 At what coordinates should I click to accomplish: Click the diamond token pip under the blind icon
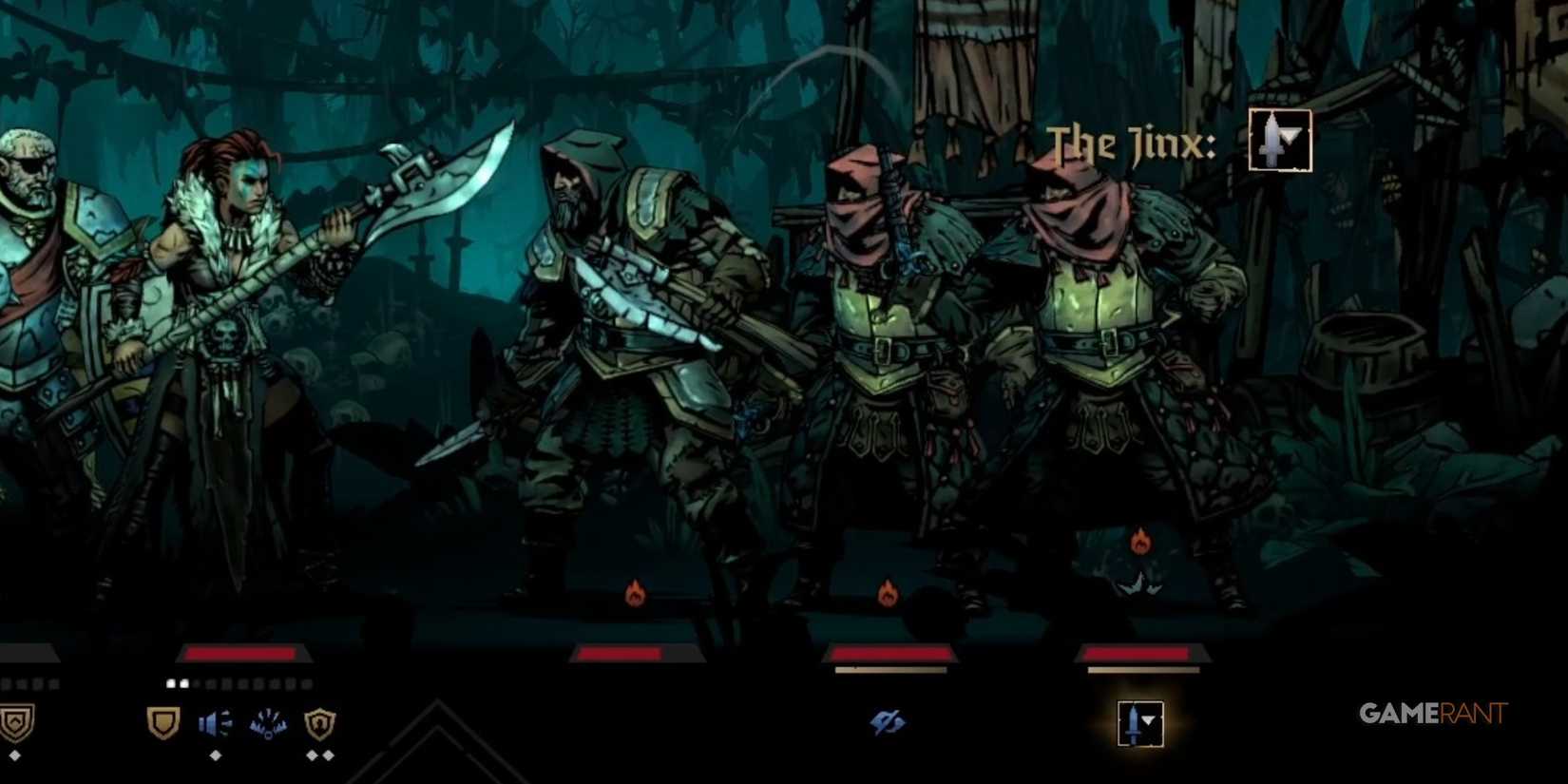click(215, 755)
